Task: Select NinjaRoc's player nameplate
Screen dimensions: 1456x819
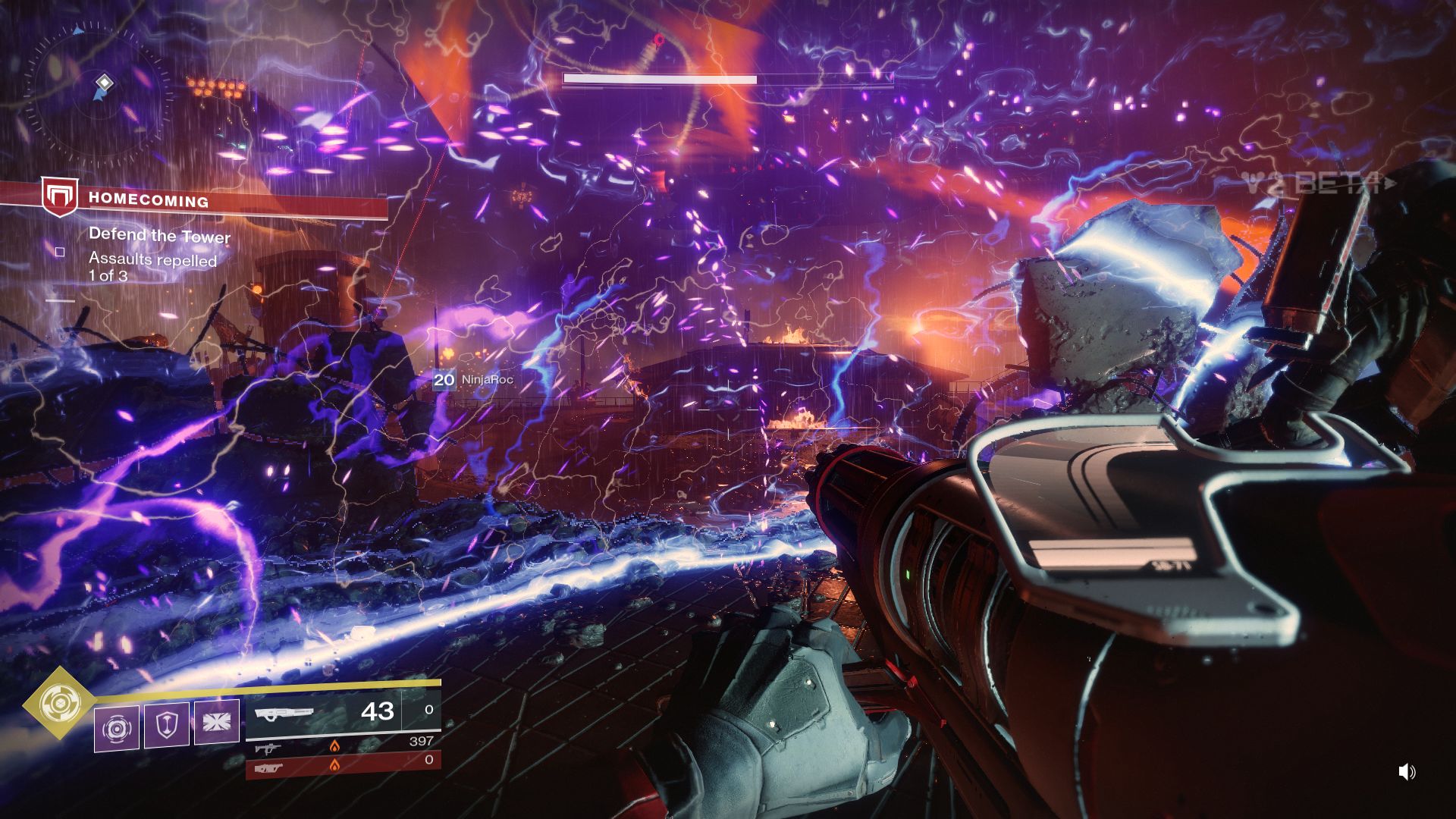Action: 473,379
